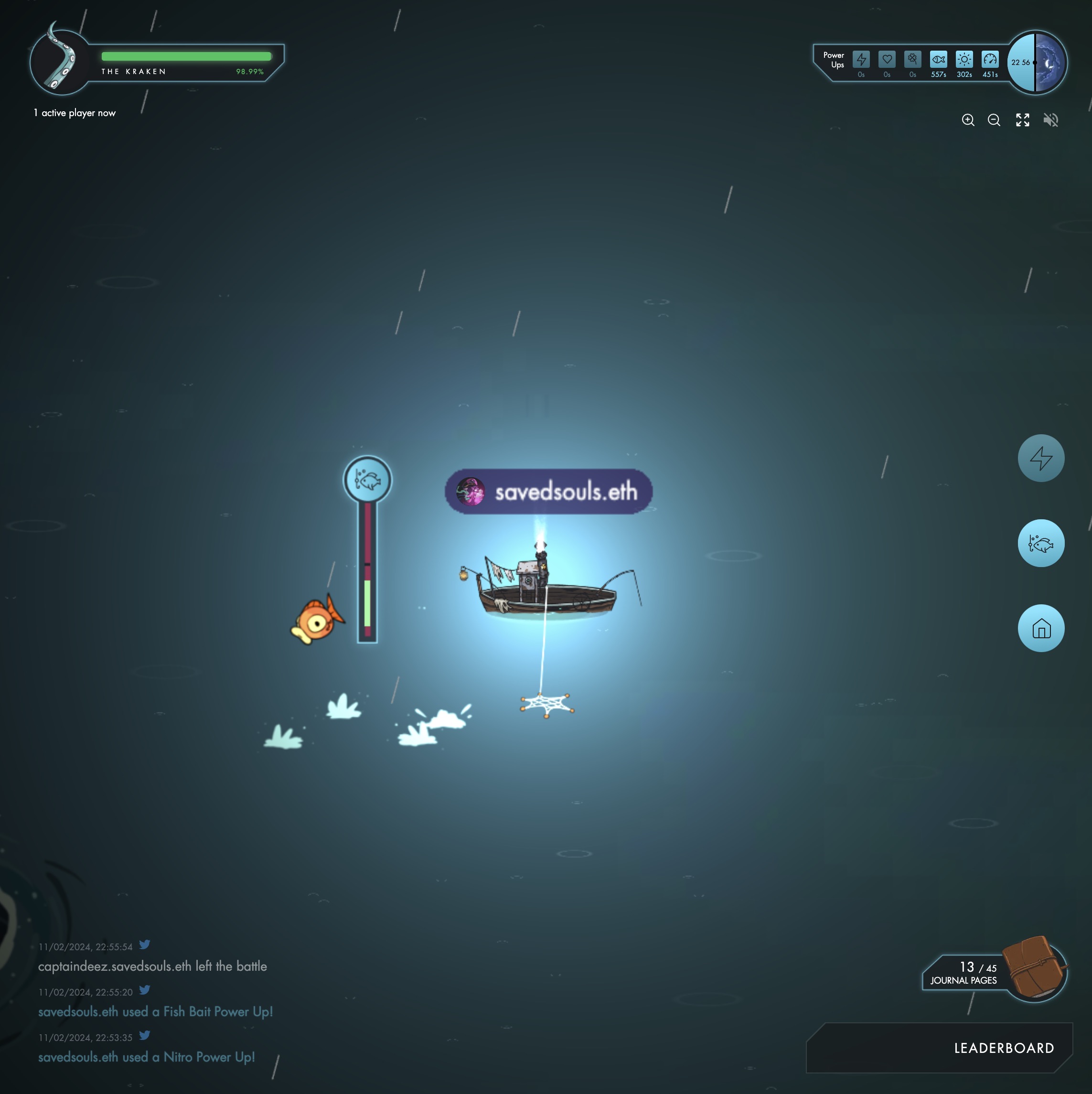The image size is (1092, 1094).
Task: Click the large round lightning bolt button
Action: click(1040, 458)
